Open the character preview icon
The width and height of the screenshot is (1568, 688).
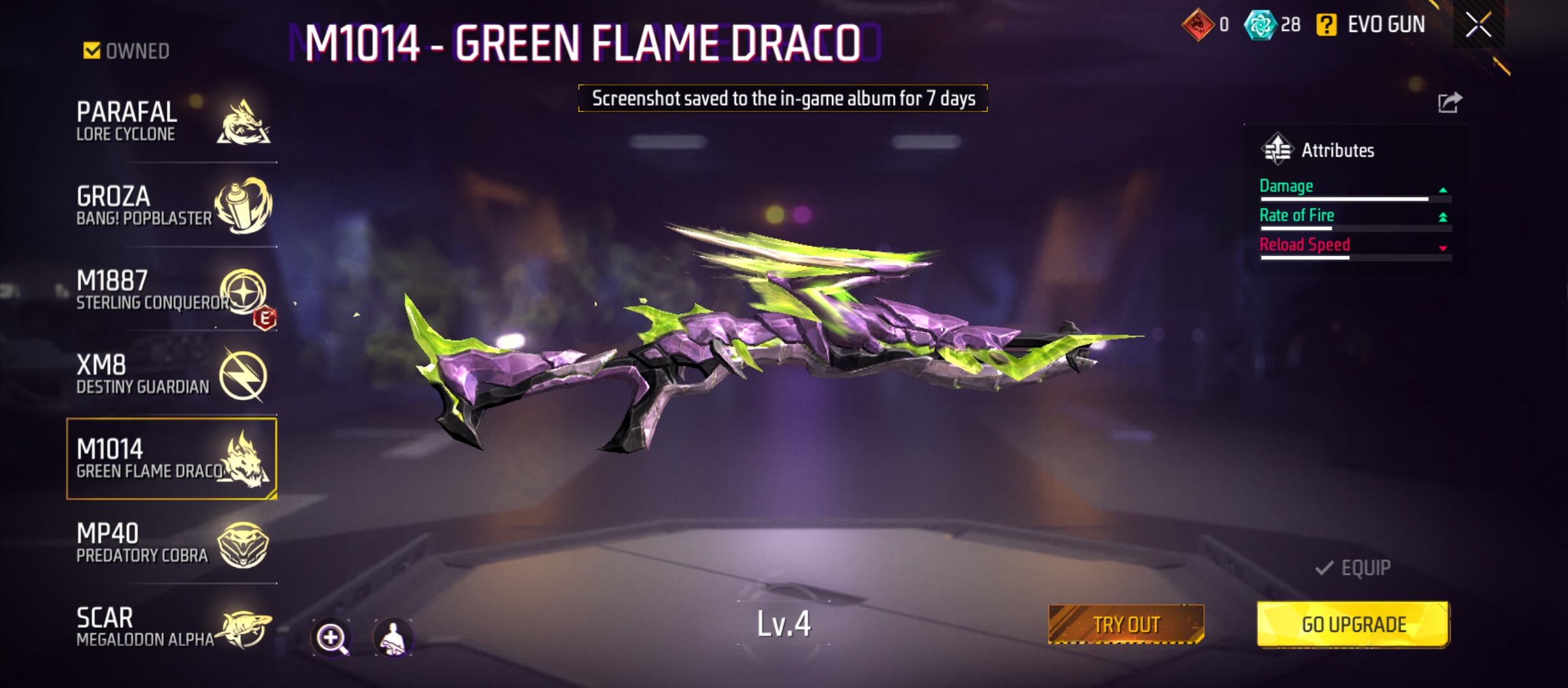393,637
